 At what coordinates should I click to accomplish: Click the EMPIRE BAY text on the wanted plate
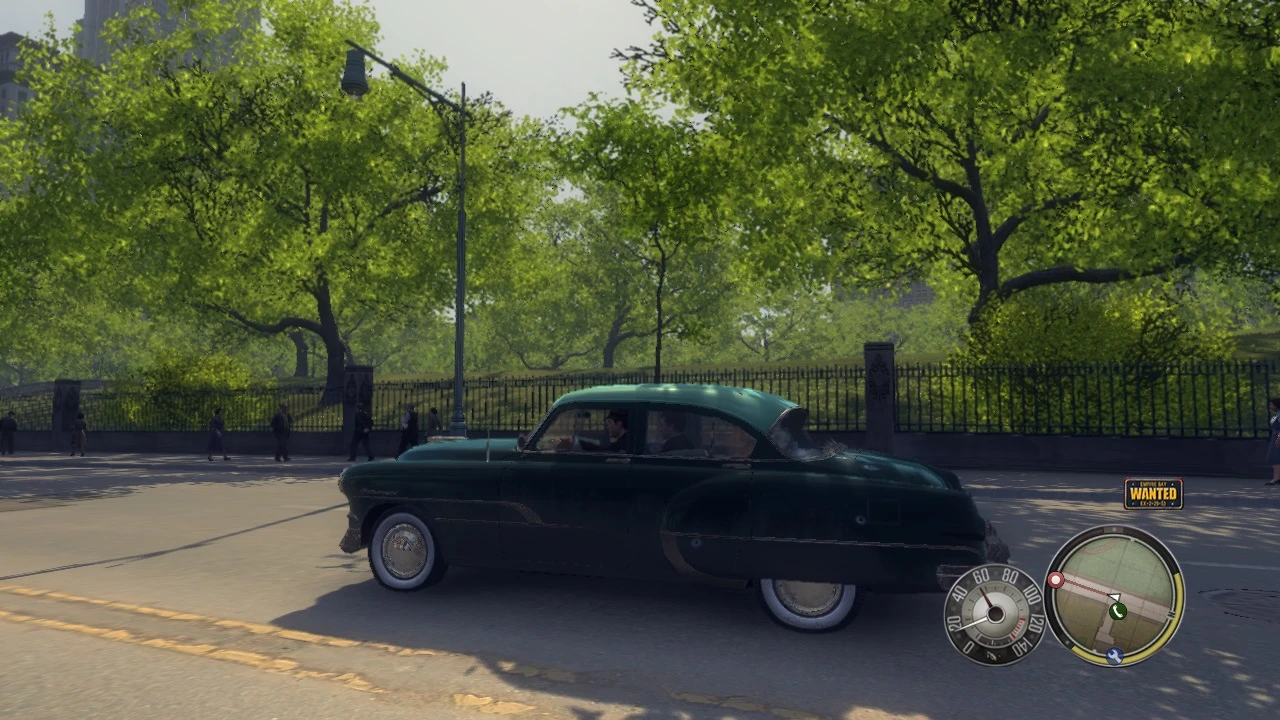(1153, 484)
